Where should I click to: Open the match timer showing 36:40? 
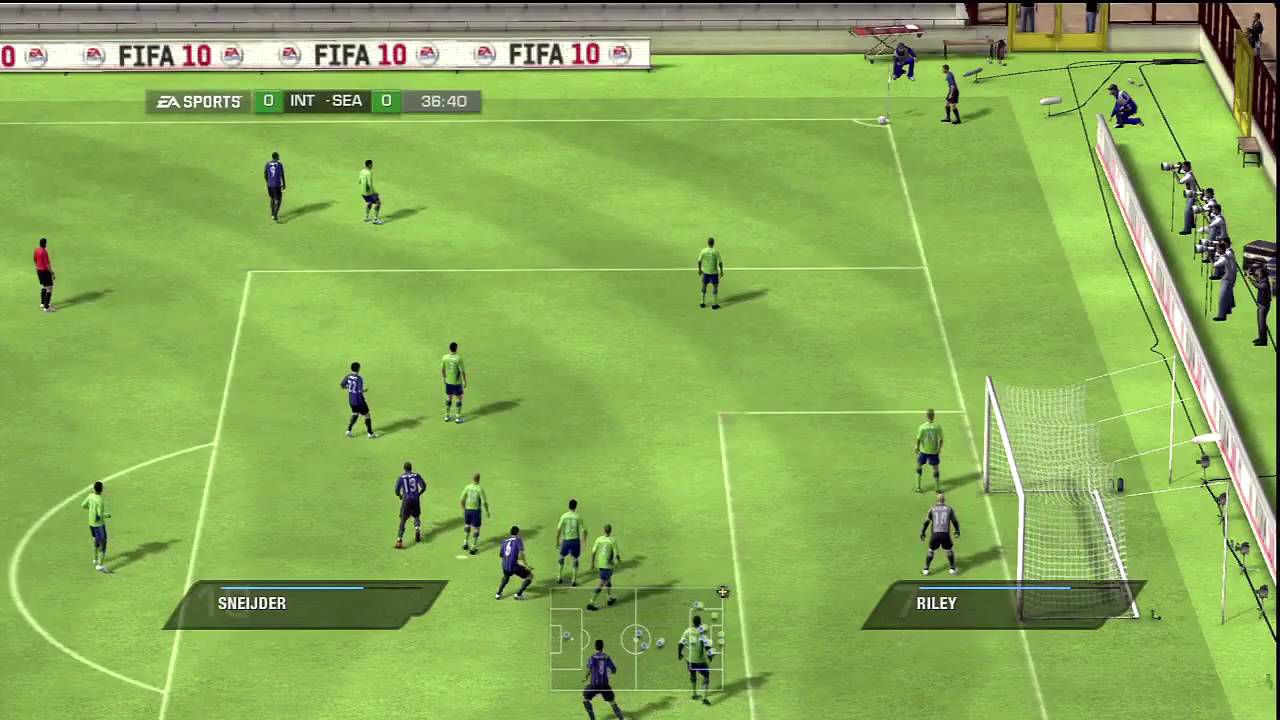[443, 100]
